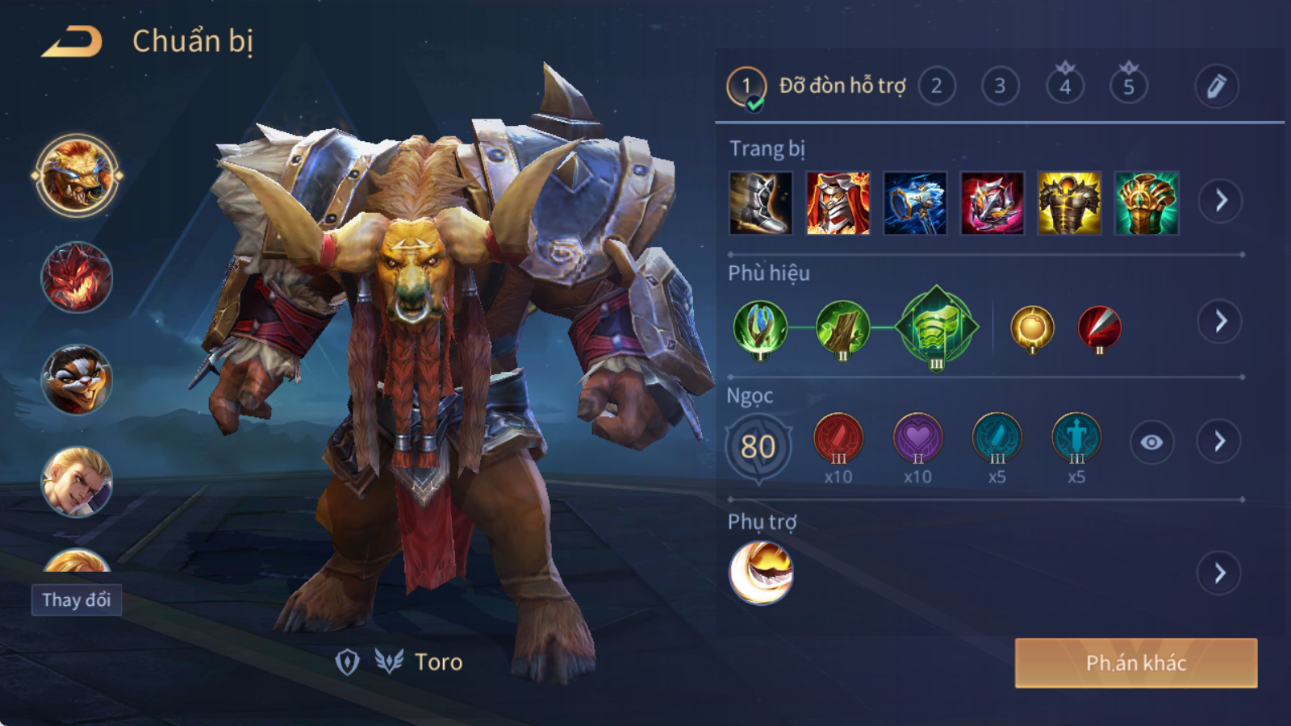This screenshot has height=726, width=1291.
Task: Select the blue hammer equipment item
Action: 915,203
